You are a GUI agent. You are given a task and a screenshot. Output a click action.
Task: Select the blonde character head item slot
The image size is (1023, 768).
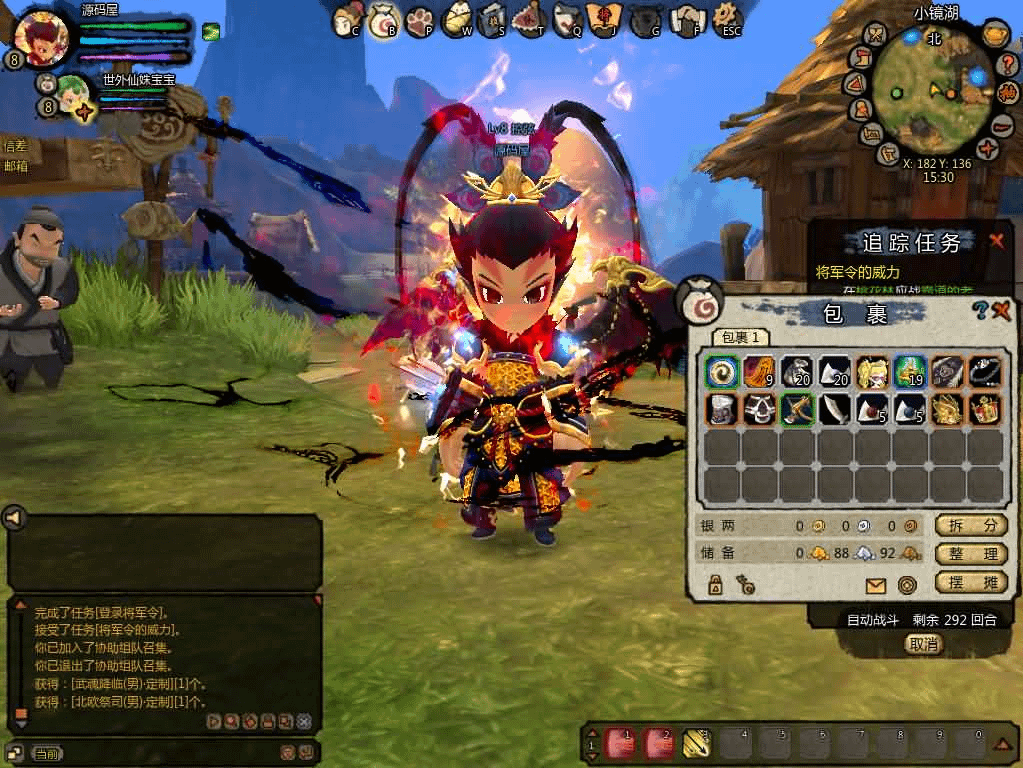(x=871, y=372)
